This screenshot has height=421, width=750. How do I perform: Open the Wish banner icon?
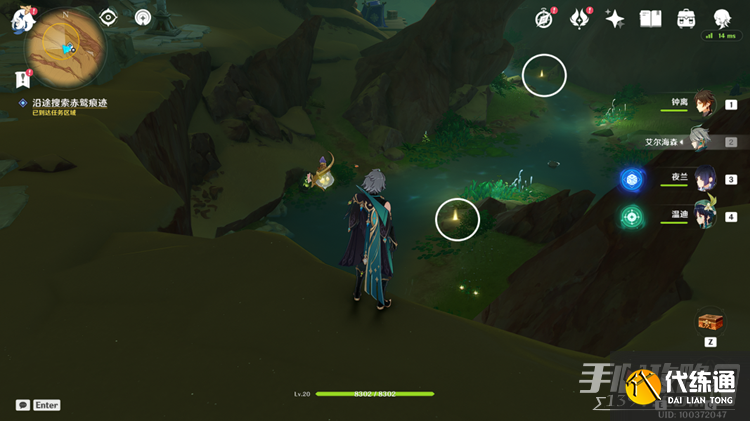pyautogui.click(x=580, y=19)
